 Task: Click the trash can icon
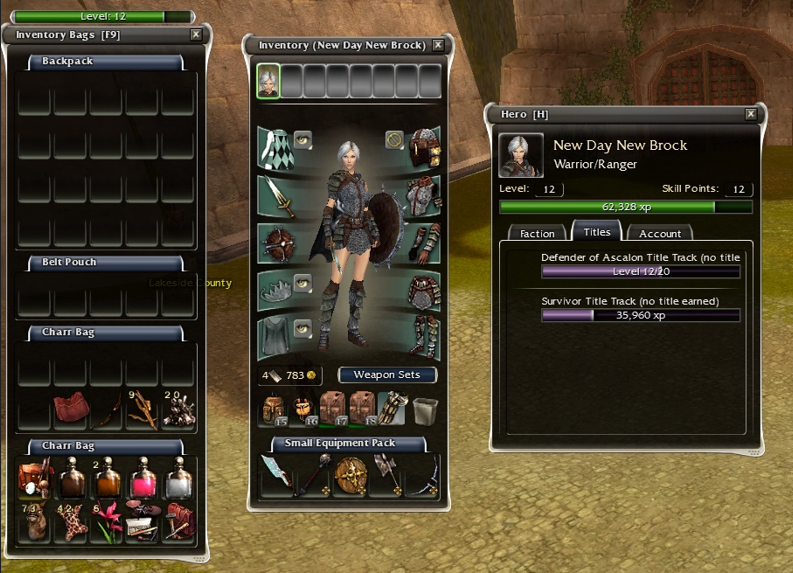(425, 409)
